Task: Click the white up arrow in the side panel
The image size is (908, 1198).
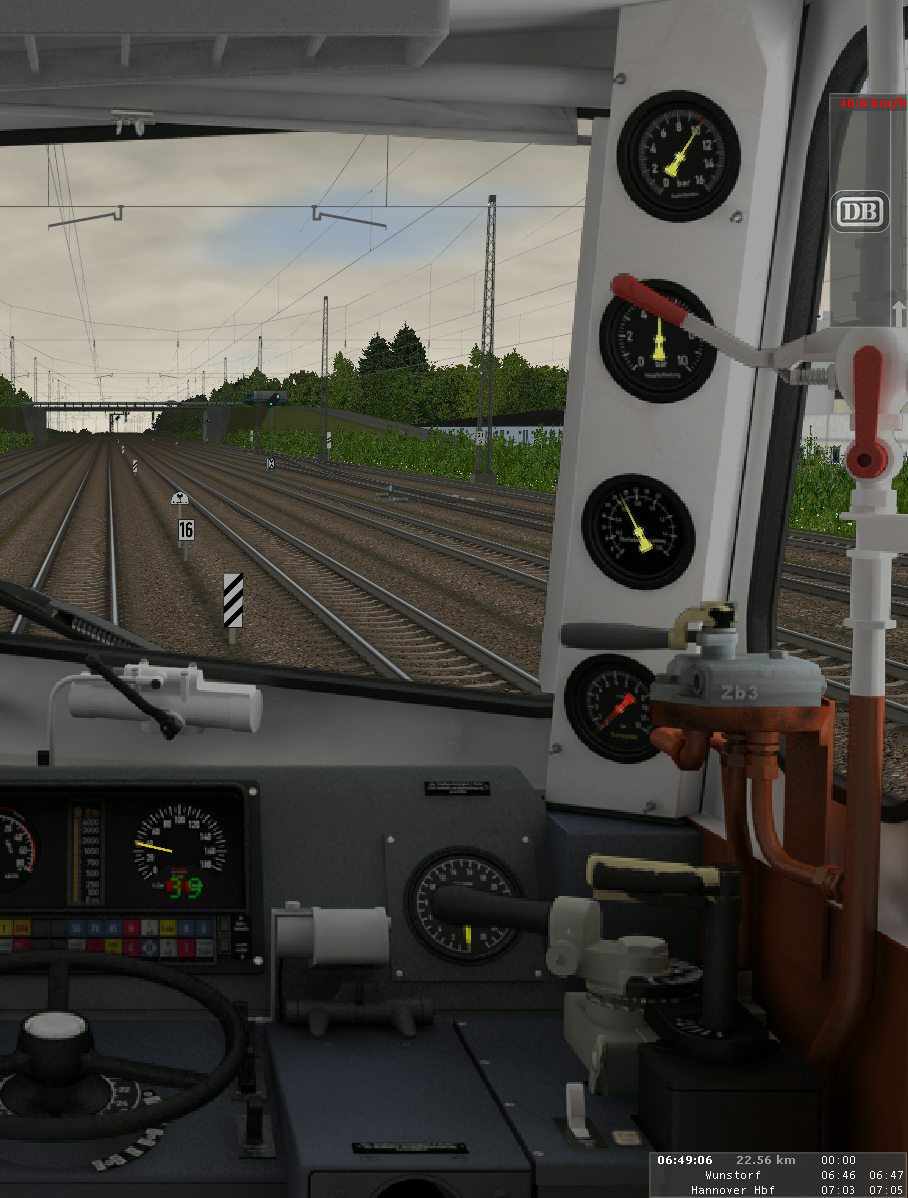Action: 898,314
